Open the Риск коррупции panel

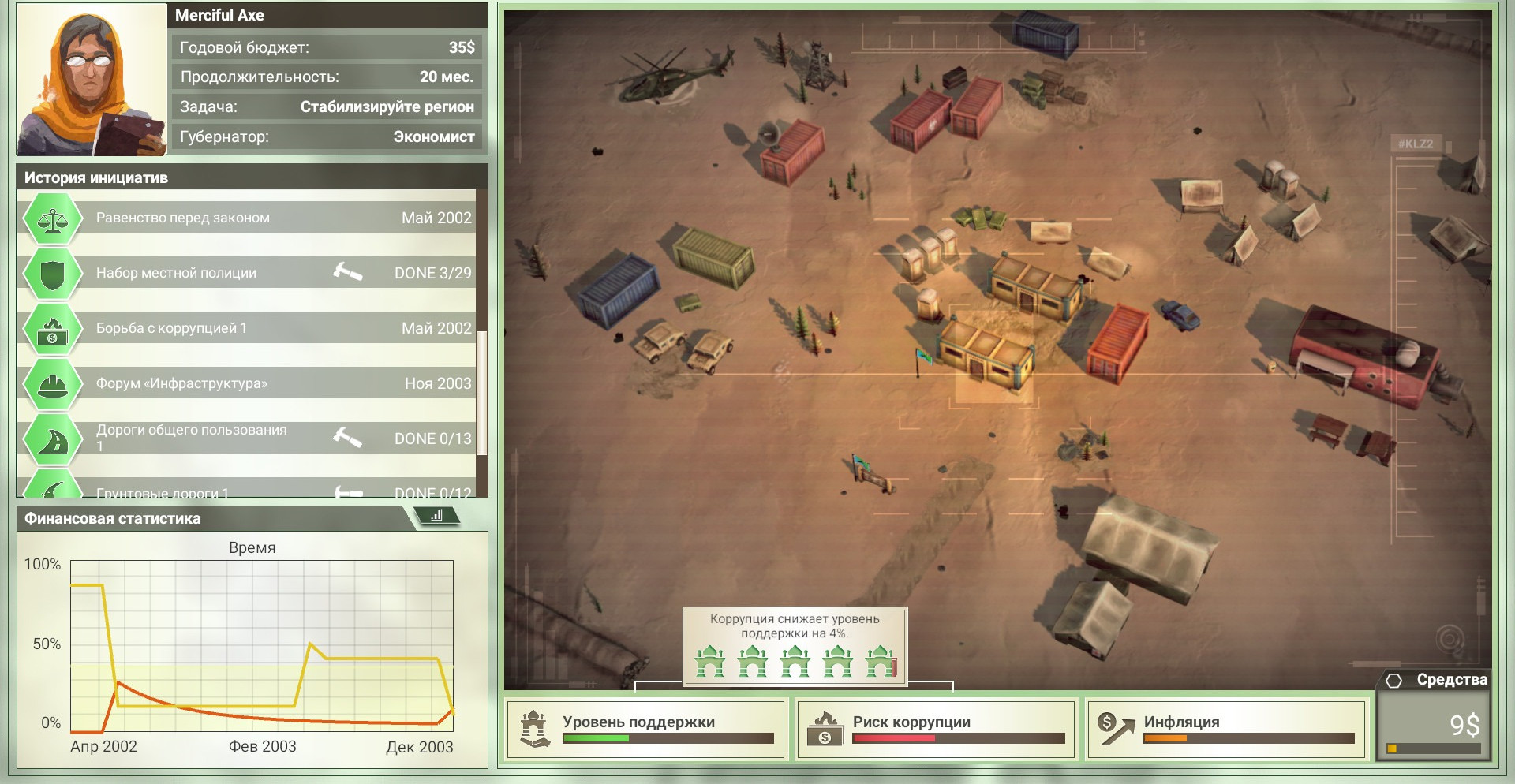[x=936, y=729]
